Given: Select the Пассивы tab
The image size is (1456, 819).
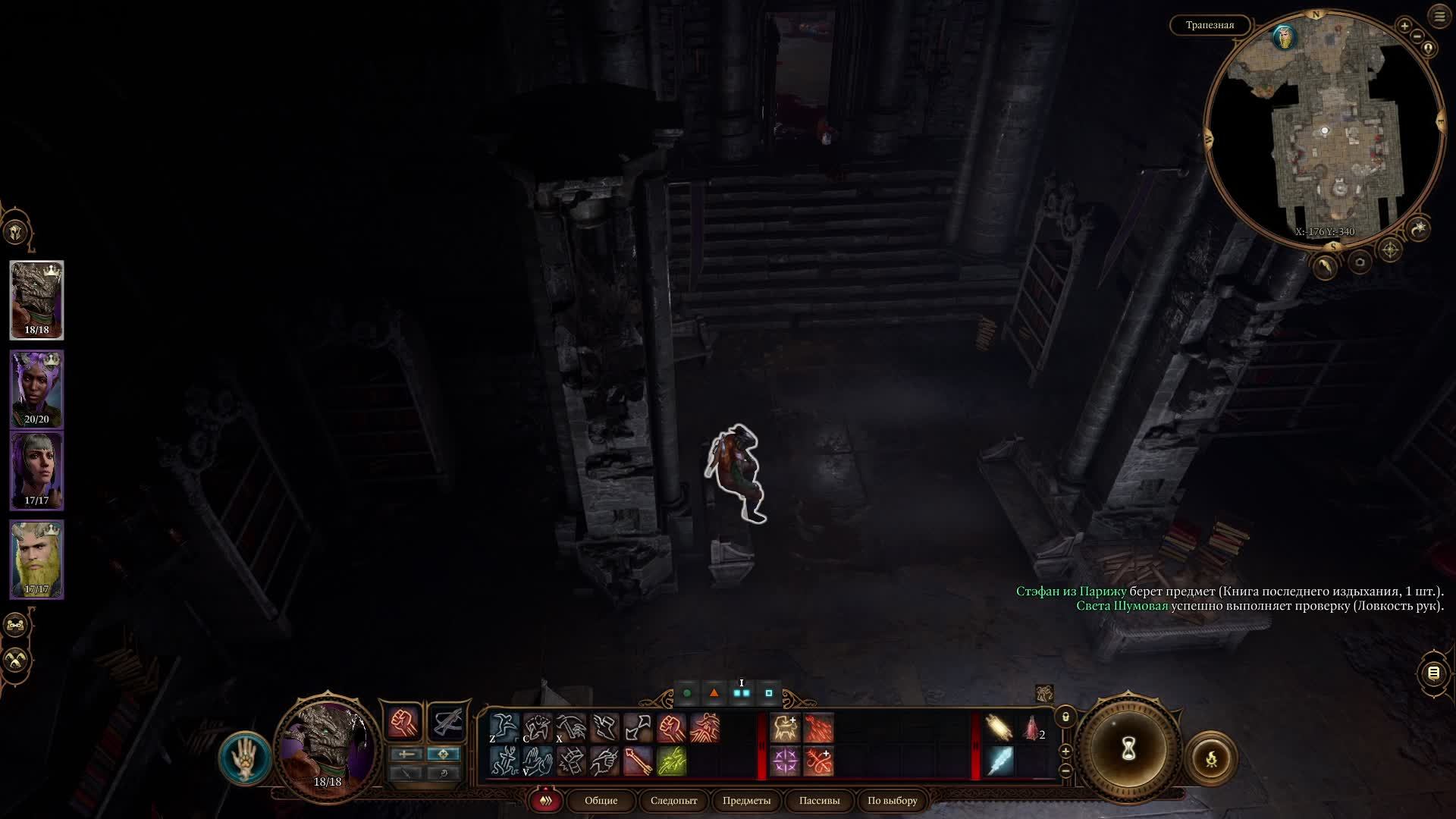Looking at the screenshot, I should click(x=819, y=800).
